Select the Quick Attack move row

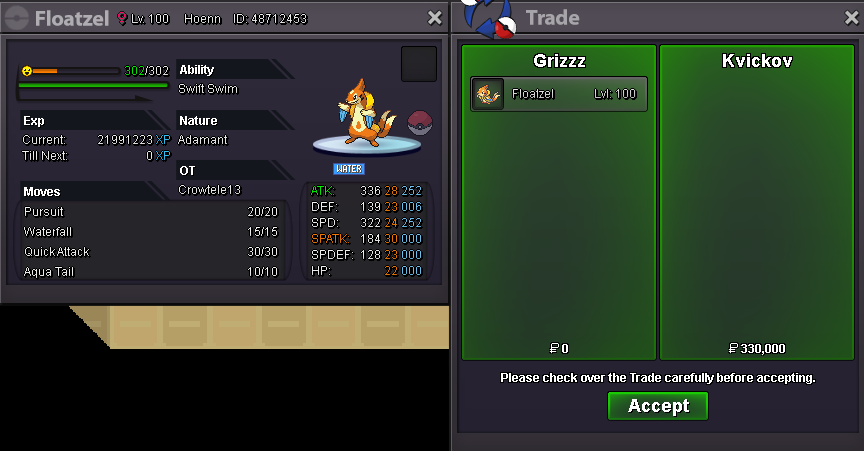150,252
